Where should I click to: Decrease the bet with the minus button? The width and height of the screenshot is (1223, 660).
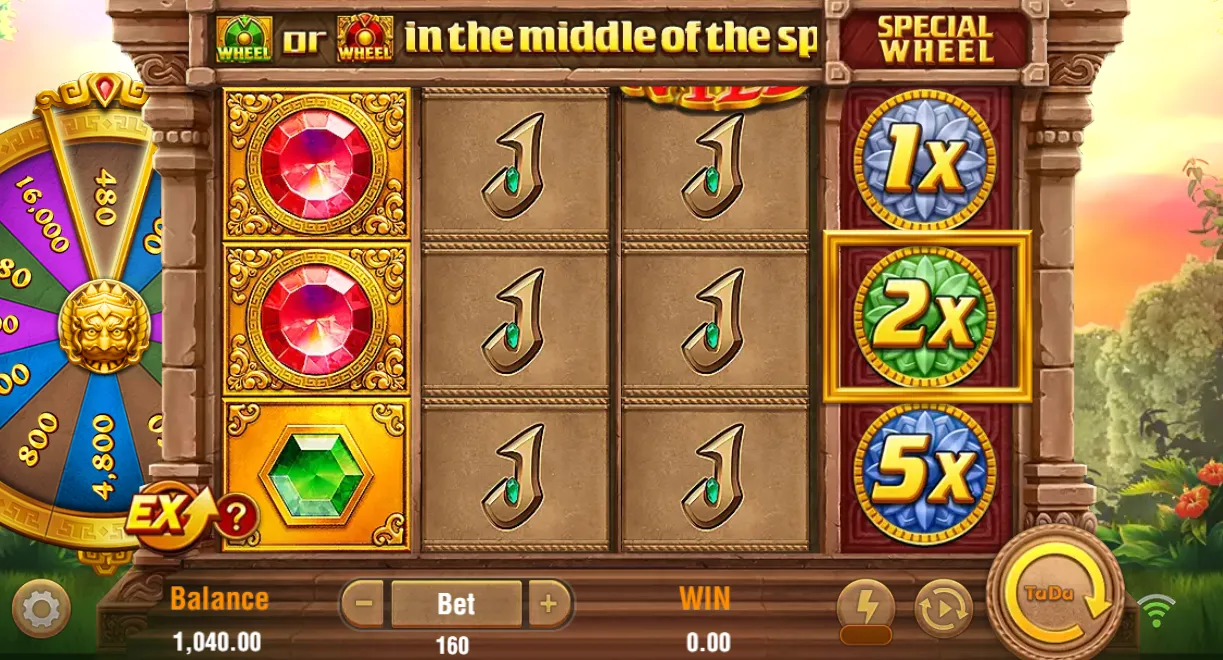[364, 604]
